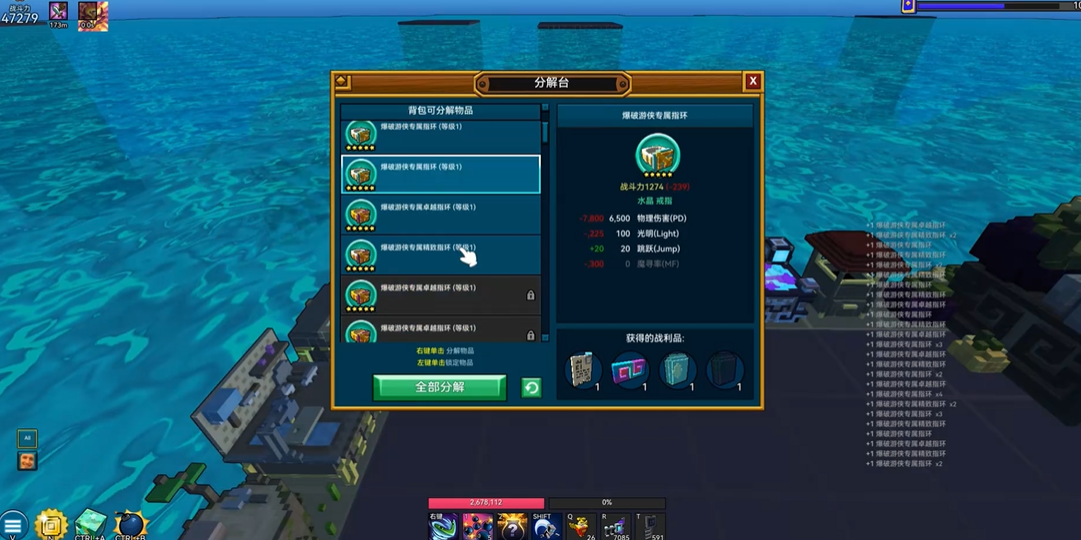The width and height of the screenshot is (1081, 540).
Task: Select the unlocked 爆破游侠专属卓越指环 row
Action: (441, 214)
